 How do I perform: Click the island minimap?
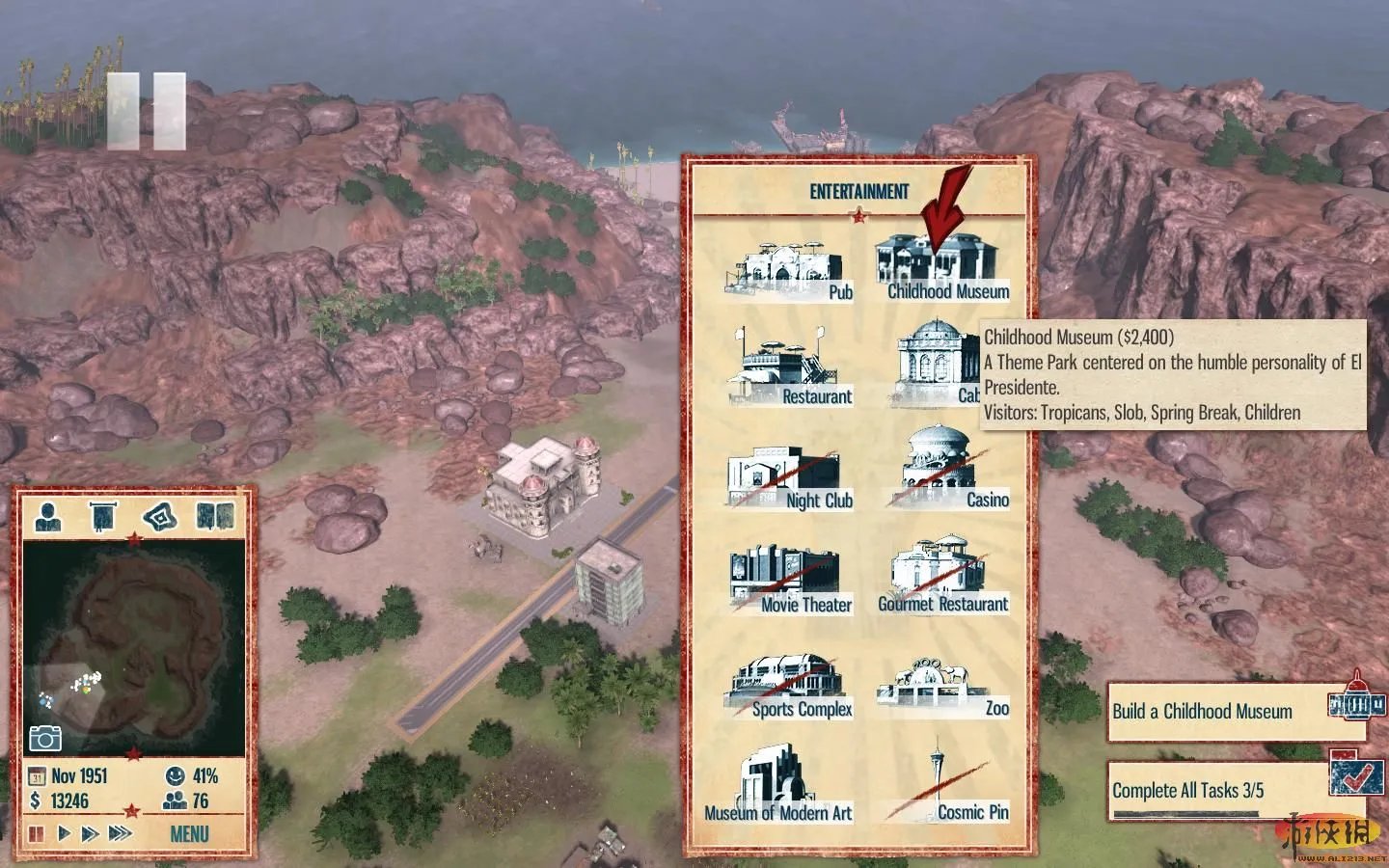coord(133,644)
